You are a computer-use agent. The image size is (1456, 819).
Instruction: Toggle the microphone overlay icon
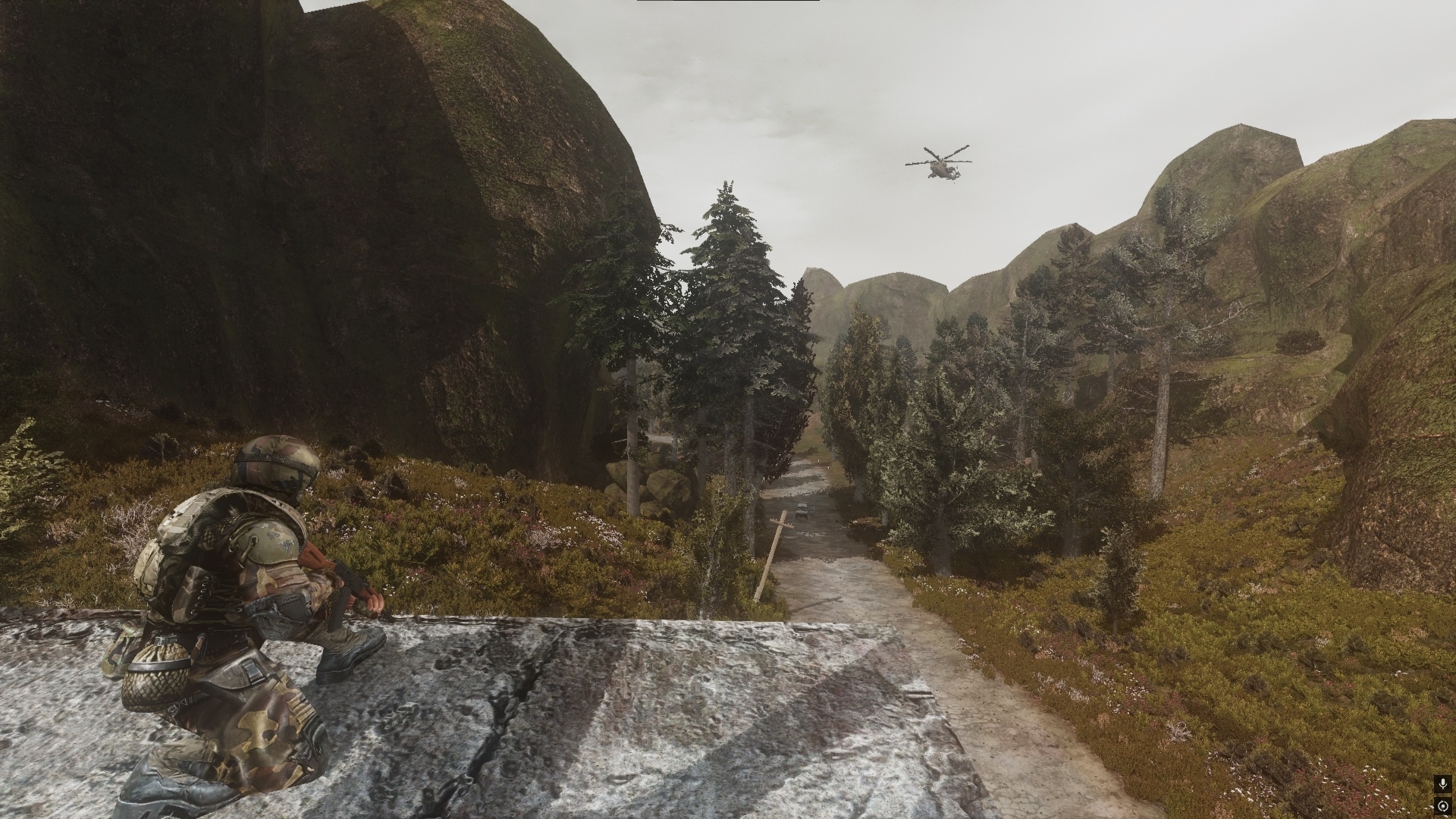point(1442,785)
